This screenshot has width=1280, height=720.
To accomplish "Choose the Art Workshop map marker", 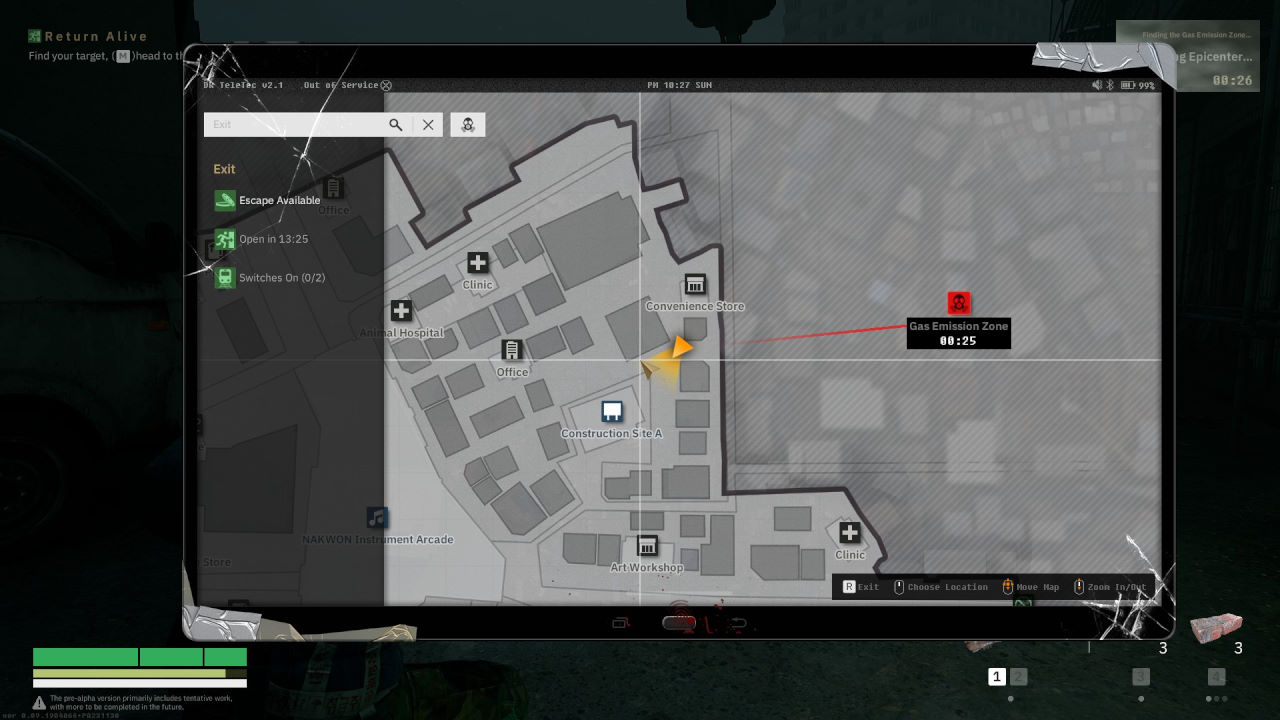I will [x=647, y=546].
